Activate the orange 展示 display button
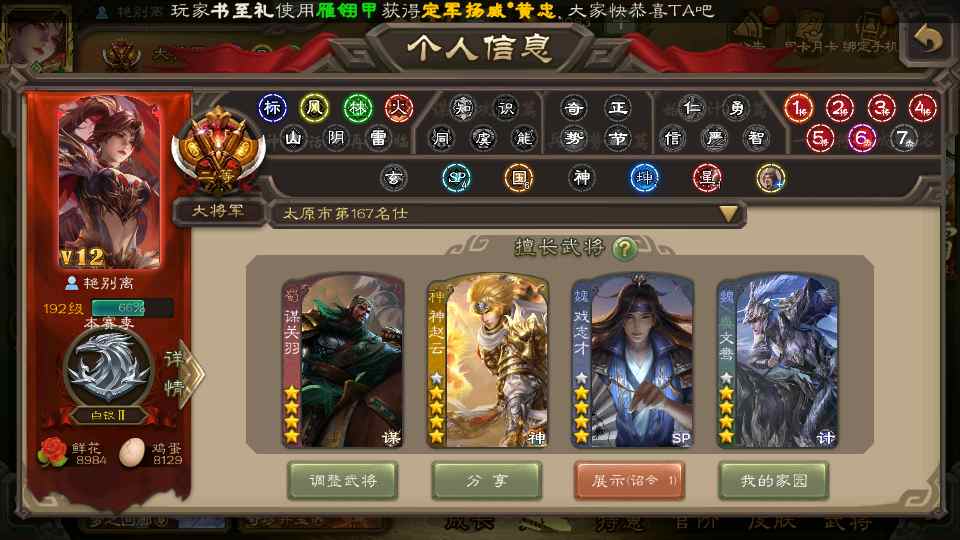 point(629,481)
